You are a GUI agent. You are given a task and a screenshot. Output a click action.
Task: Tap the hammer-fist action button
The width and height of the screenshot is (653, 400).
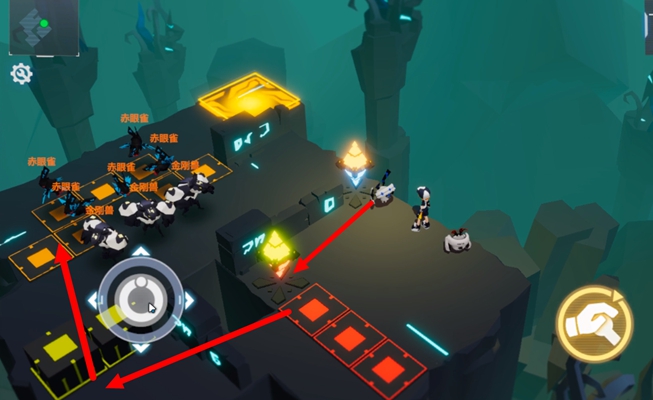tap(593, 322)
